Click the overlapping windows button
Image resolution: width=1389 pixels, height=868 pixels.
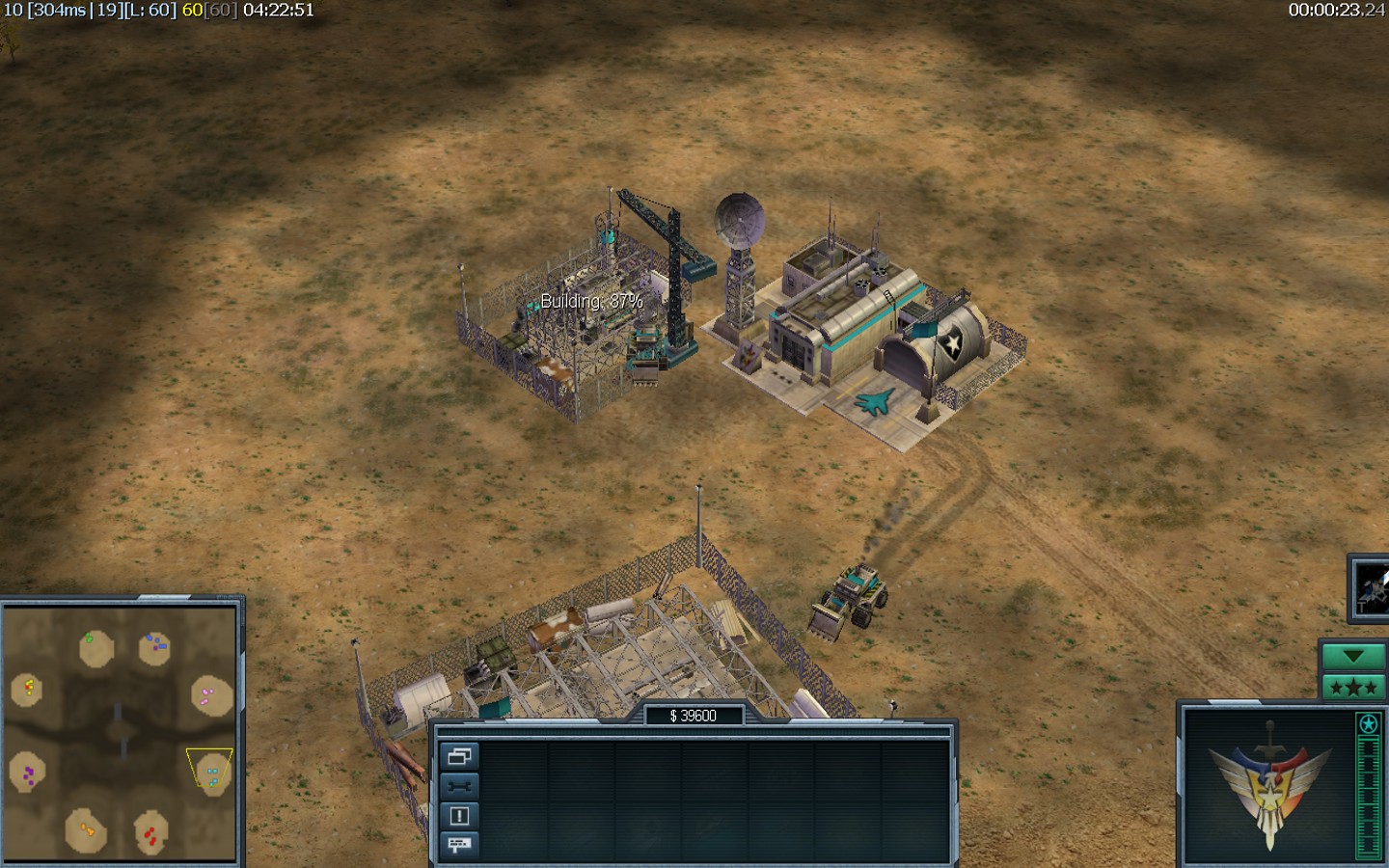click(459, 756)
